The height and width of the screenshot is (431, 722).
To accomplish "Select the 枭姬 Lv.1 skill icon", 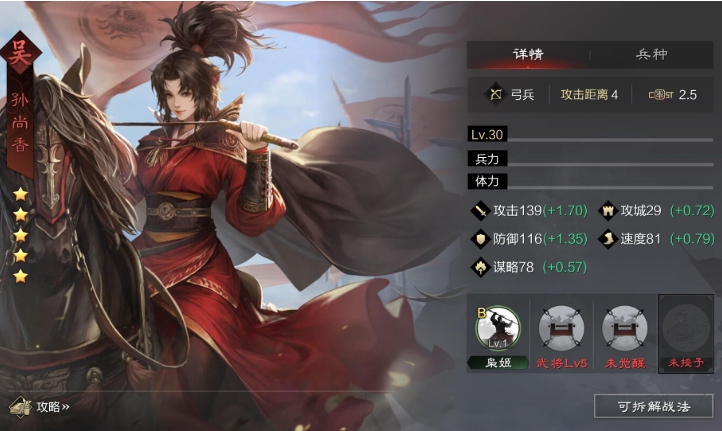I will pyautogui.click(x=498, y=328).
